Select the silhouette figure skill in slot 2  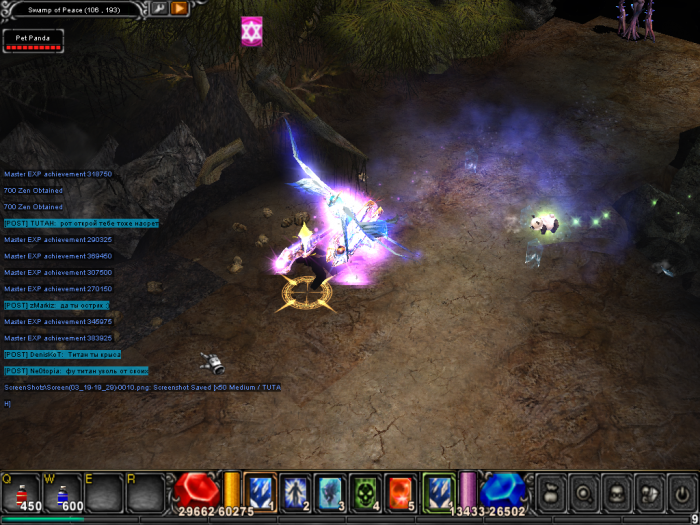click(296, 490)
